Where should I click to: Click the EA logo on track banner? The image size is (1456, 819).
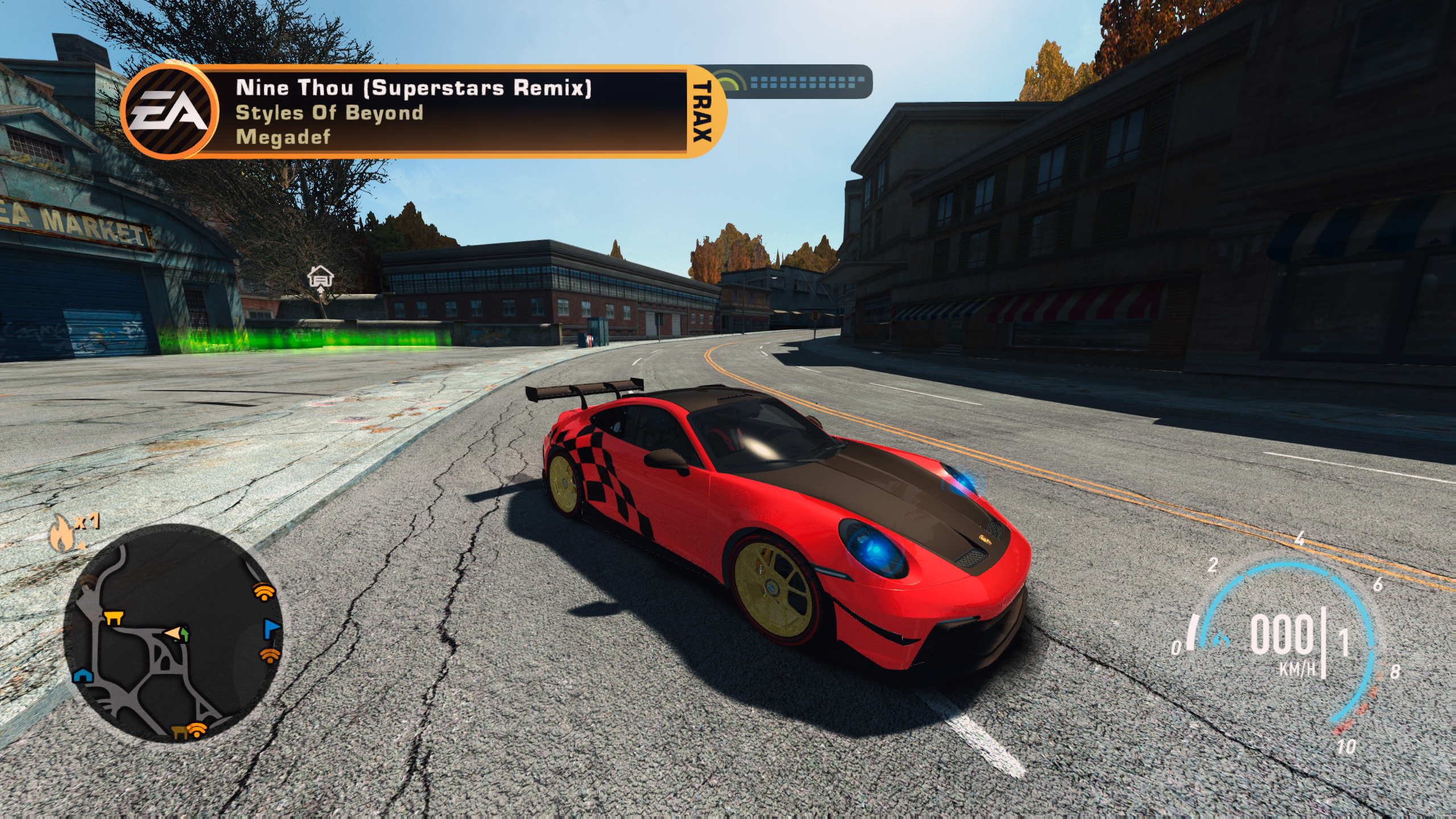point(169,111)
